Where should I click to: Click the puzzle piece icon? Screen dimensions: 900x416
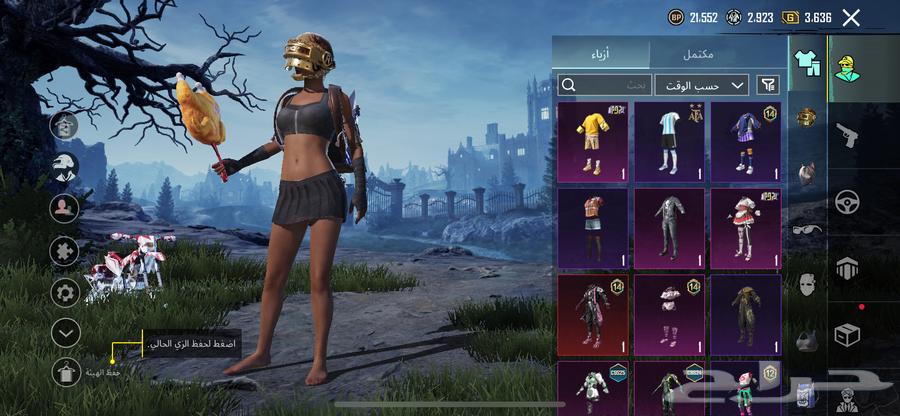[65, 249]
